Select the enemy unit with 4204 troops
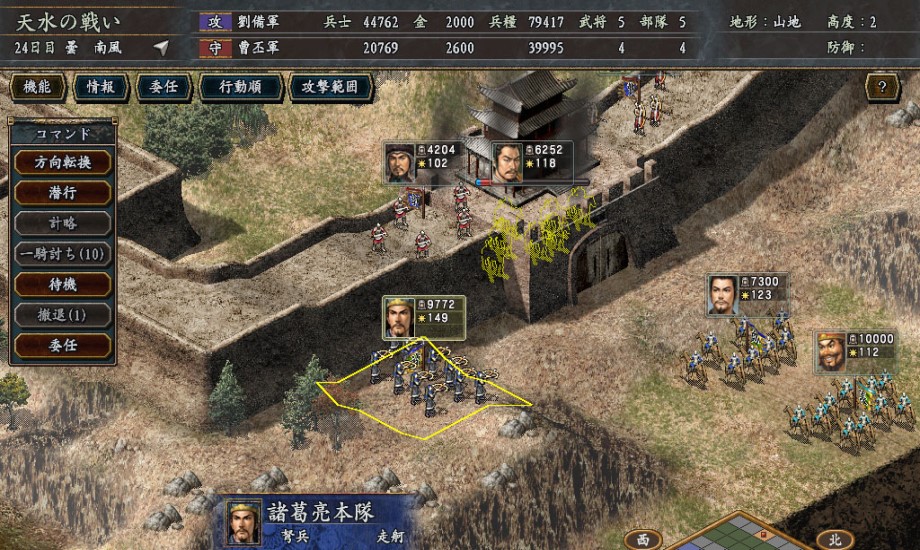Screen dimensions: 920x550 401,161
